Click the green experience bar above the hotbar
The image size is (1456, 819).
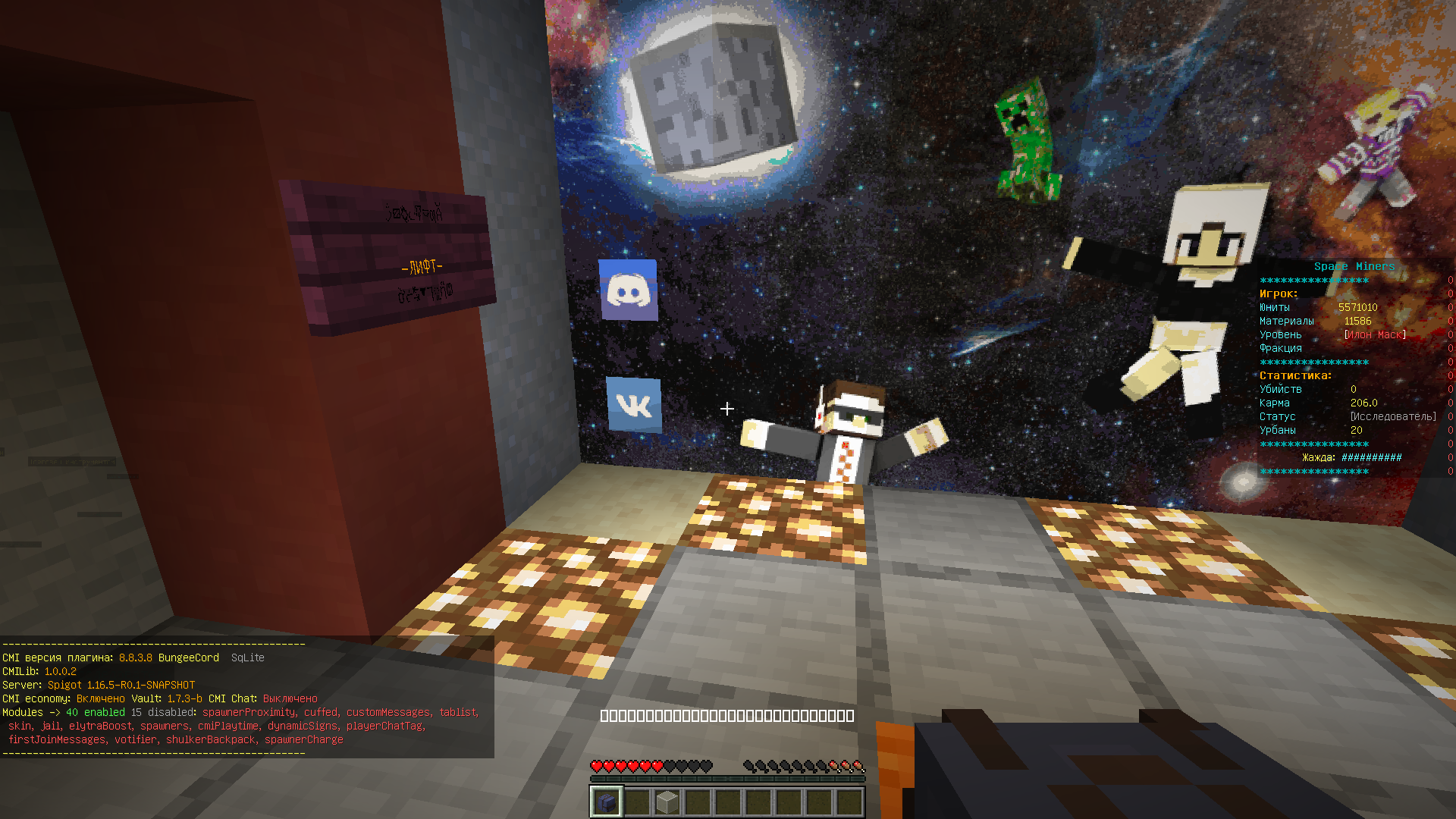pos(728,777)
